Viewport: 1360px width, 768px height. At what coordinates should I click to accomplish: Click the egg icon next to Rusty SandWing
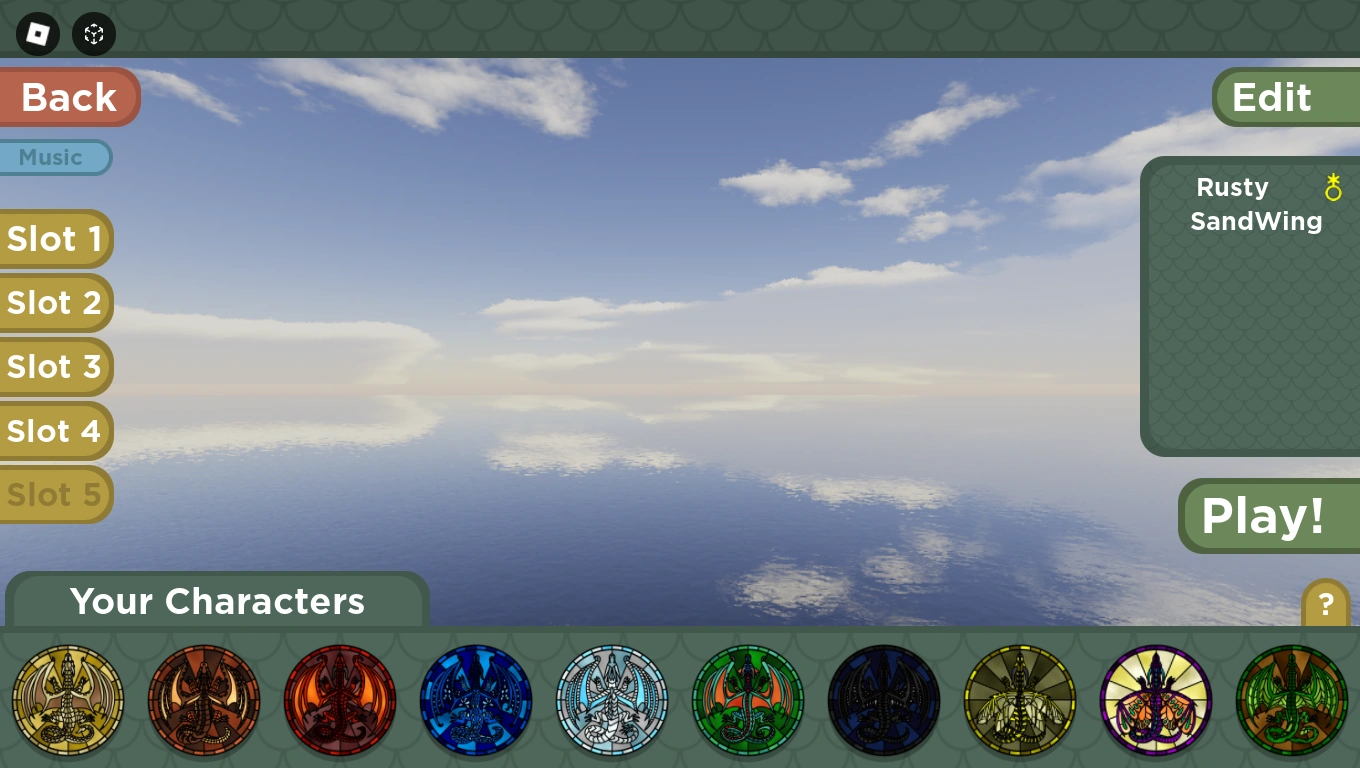point(1333,188)
